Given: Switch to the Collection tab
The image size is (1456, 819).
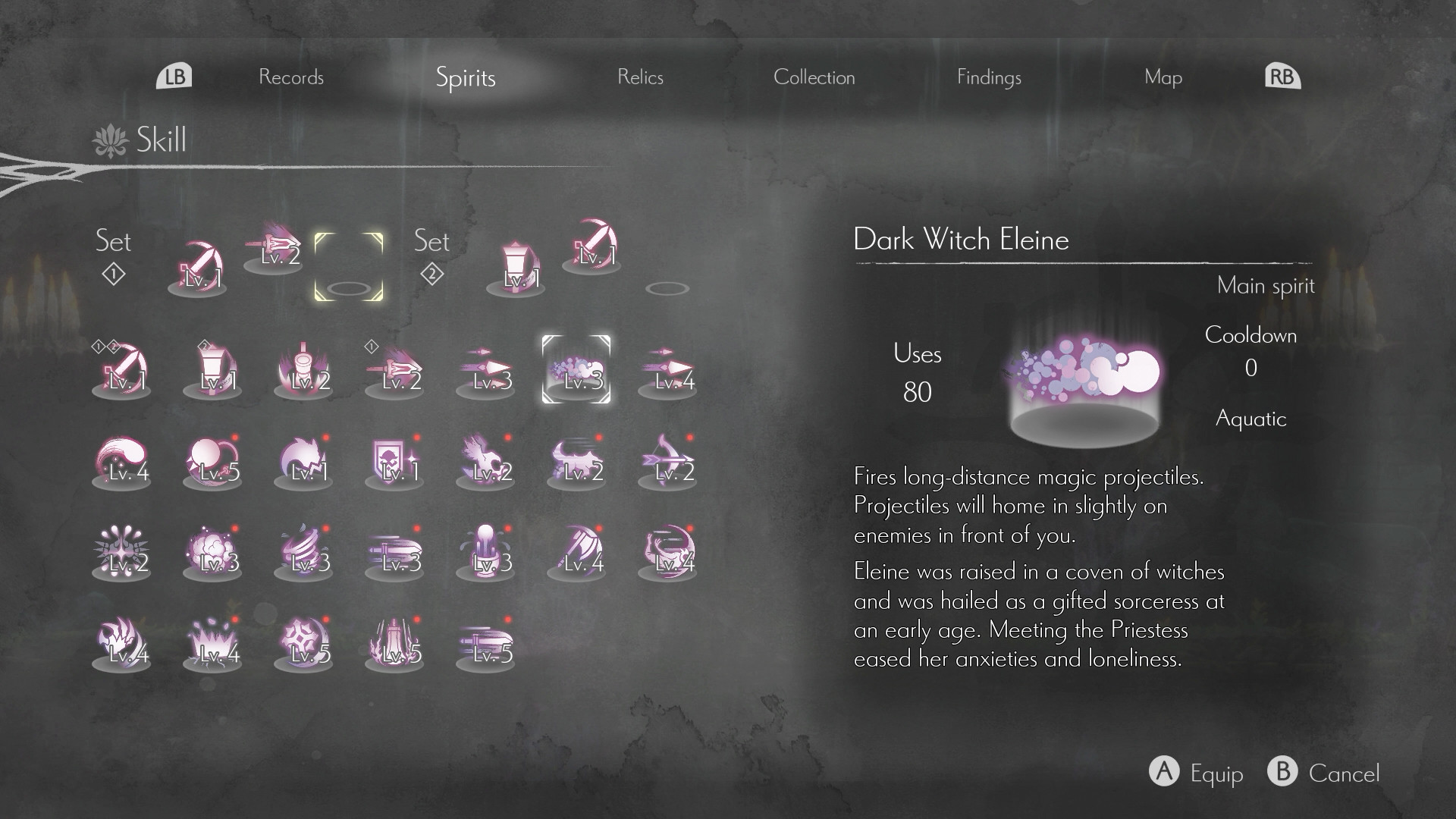Looking at the screenshot, I should click(815, 77).
